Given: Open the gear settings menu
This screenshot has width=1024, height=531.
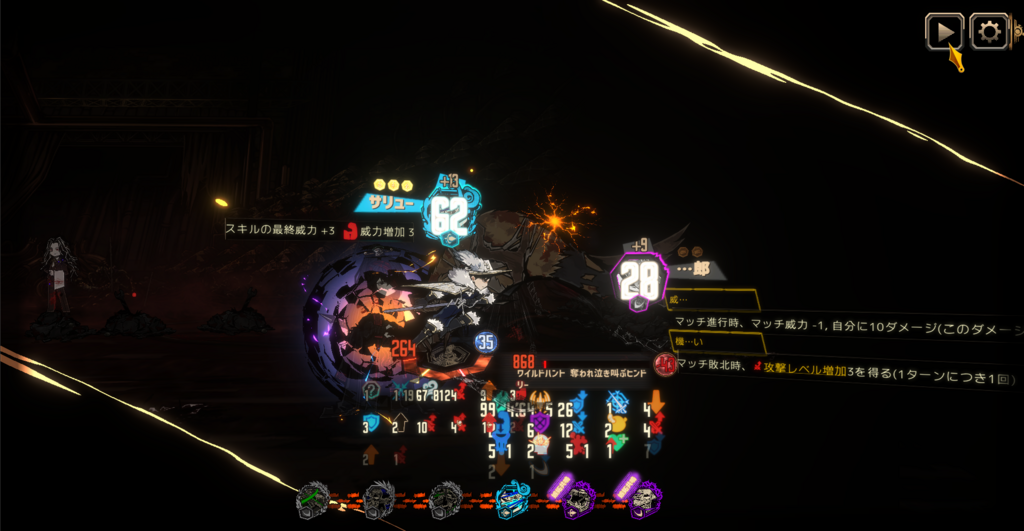Looking at the screenshot, I should (989, 31).
